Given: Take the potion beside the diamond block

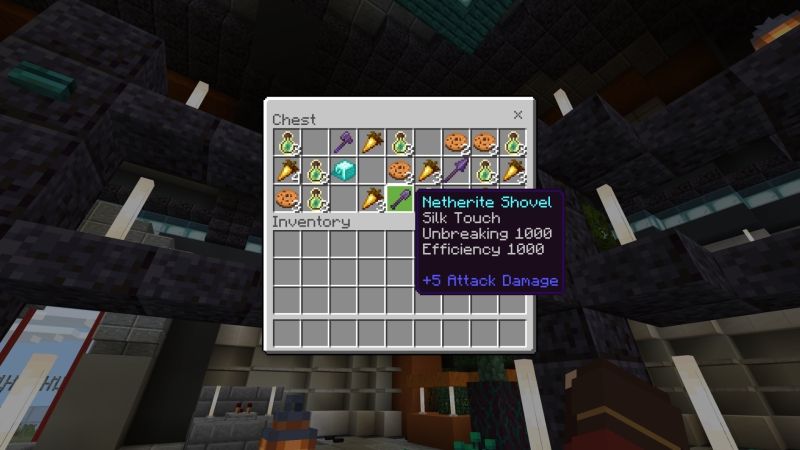Looking at the screenshot, I should coord(315,170).
